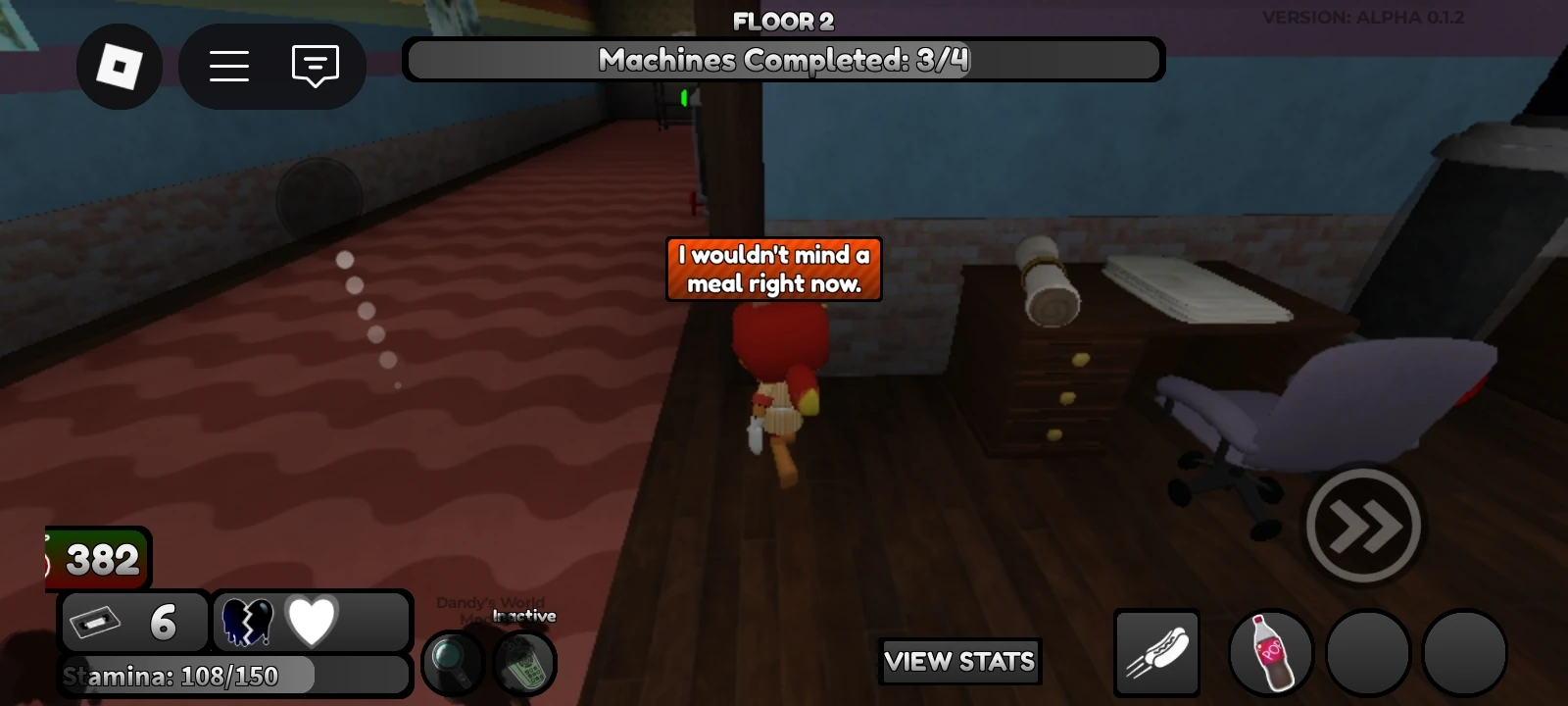Open the Roblox logo menu
The width and height of the screenshot is (1568, 706).
click(120, 66)
